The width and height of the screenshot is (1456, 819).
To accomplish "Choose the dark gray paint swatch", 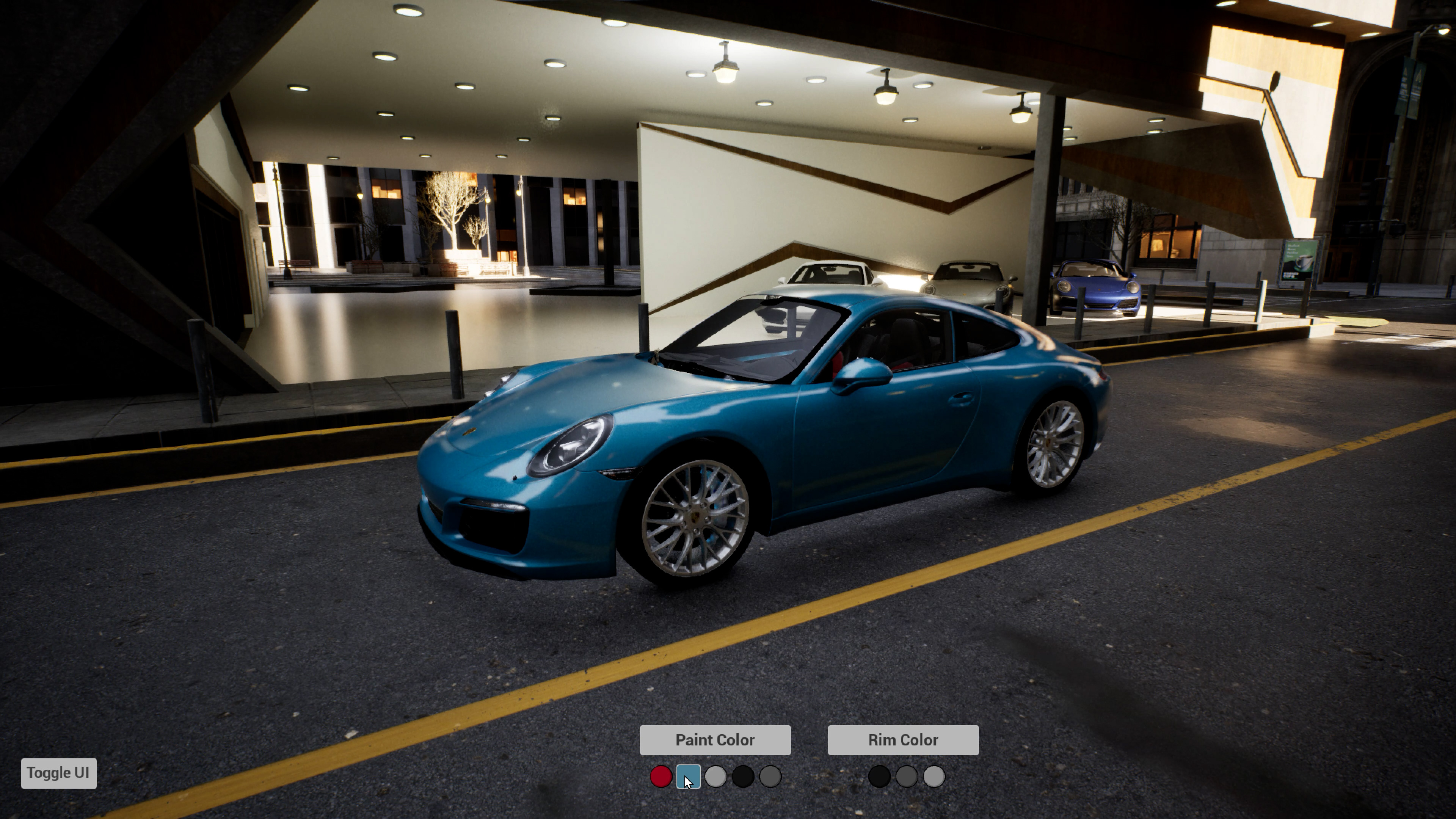I will (770, 777).
